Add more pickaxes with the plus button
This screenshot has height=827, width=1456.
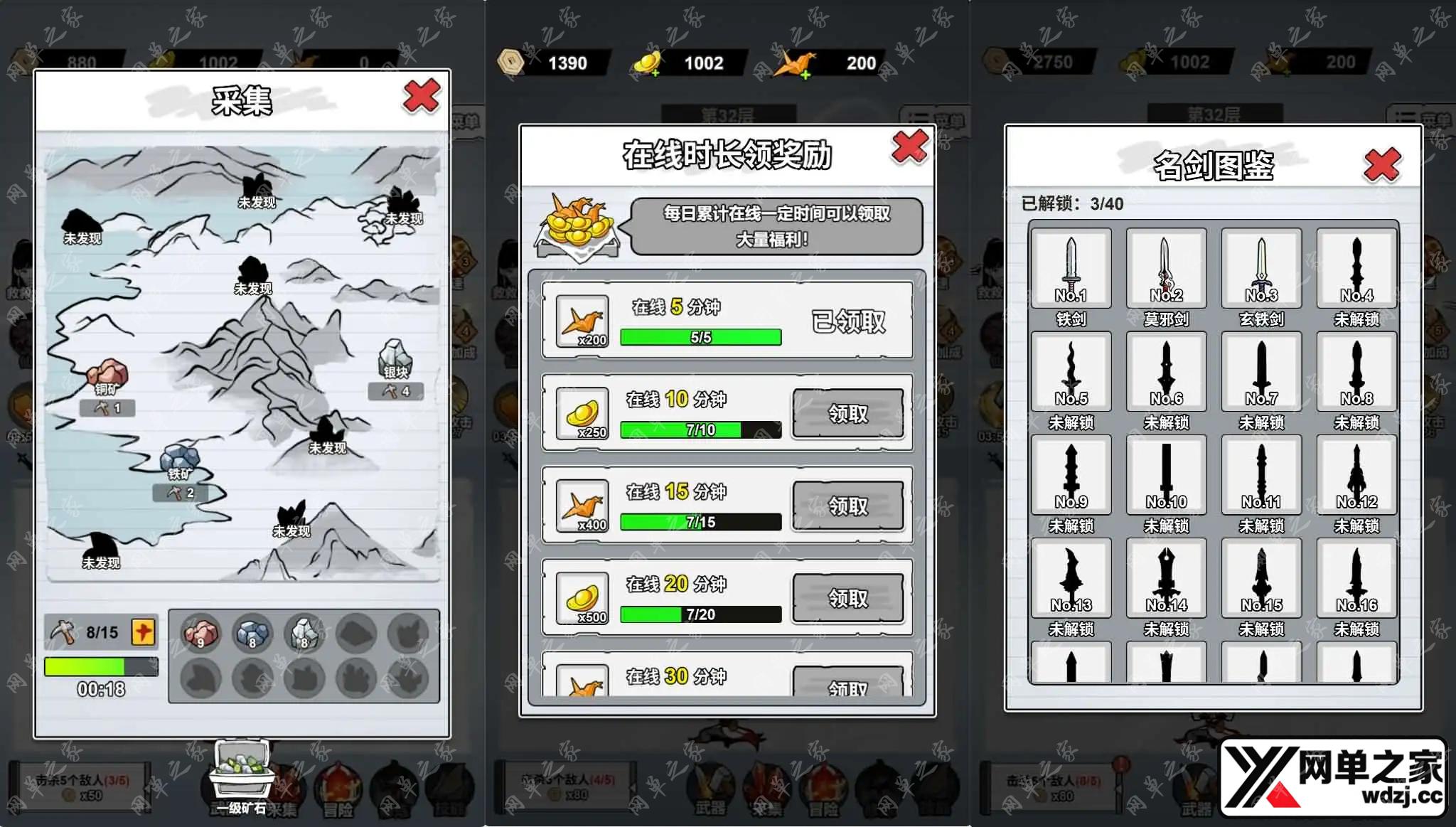143,631
